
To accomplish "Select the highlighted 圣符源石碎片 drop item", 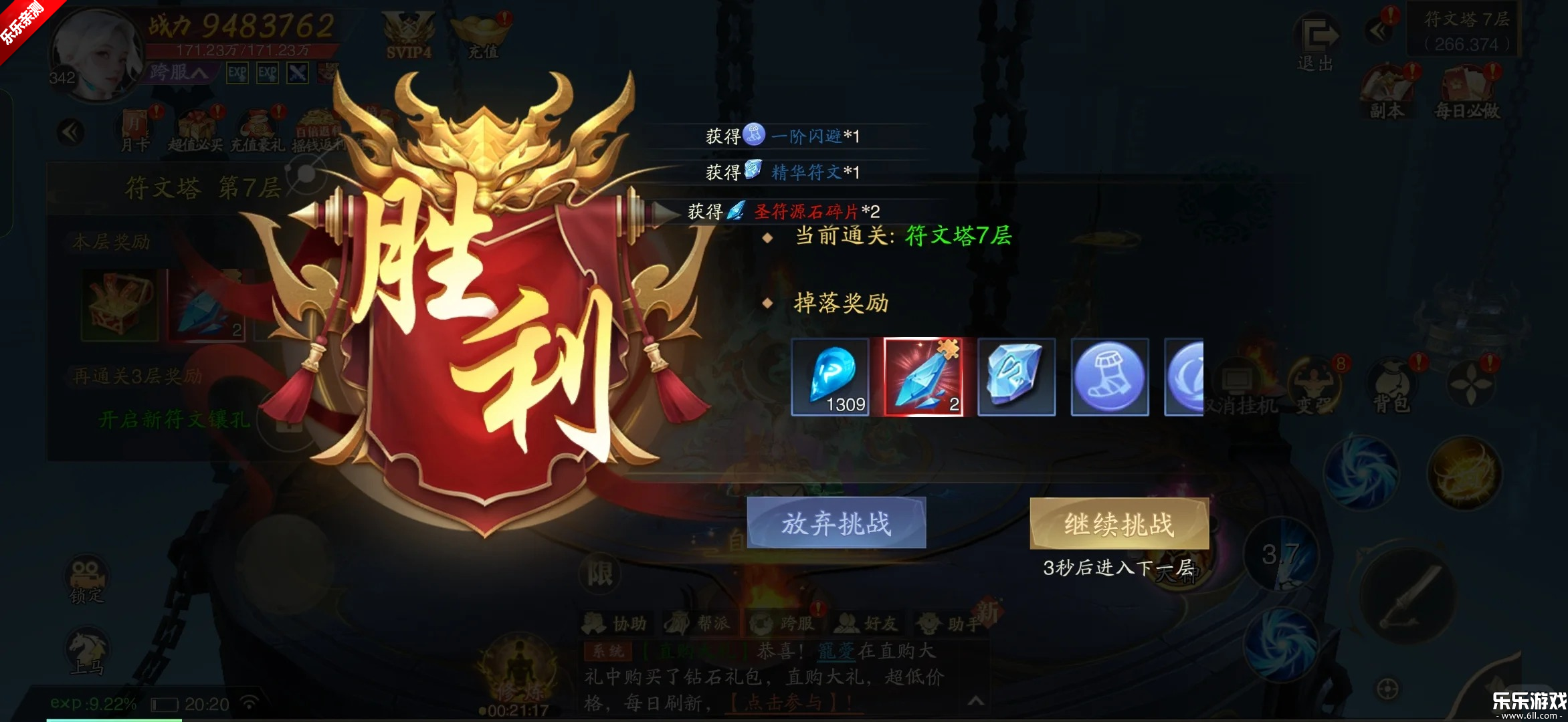I will tap(925, 378).
